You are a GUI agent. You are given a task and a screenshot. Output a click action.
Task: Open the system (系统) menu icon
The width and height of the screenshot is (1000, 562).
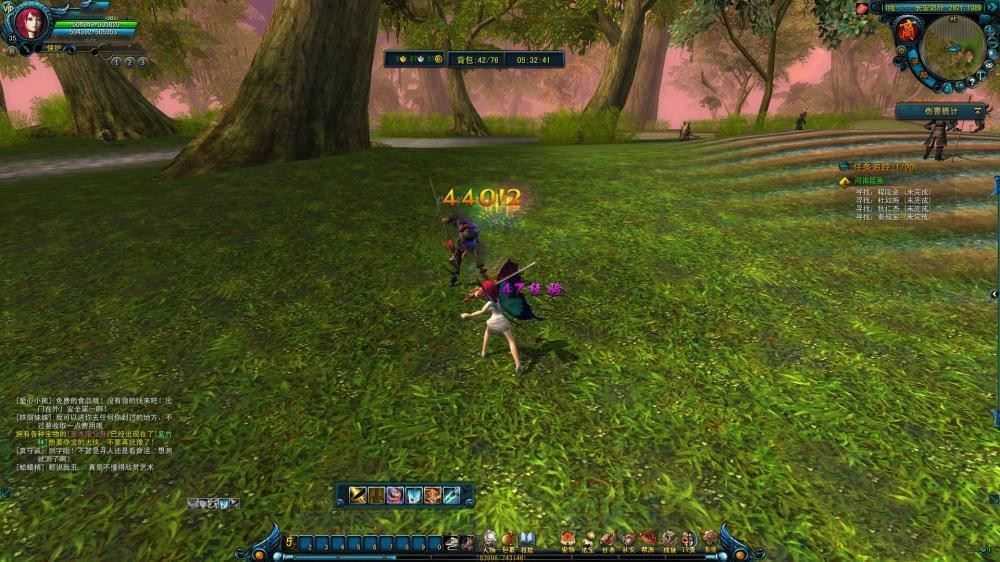click(x=711, y=540)
